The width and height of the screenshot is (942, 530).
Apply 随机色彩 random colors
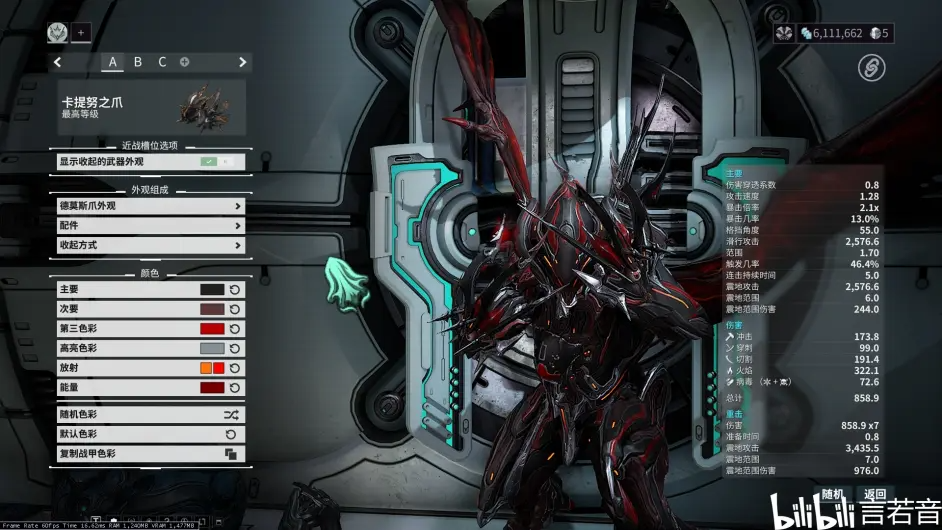(151, 415)
